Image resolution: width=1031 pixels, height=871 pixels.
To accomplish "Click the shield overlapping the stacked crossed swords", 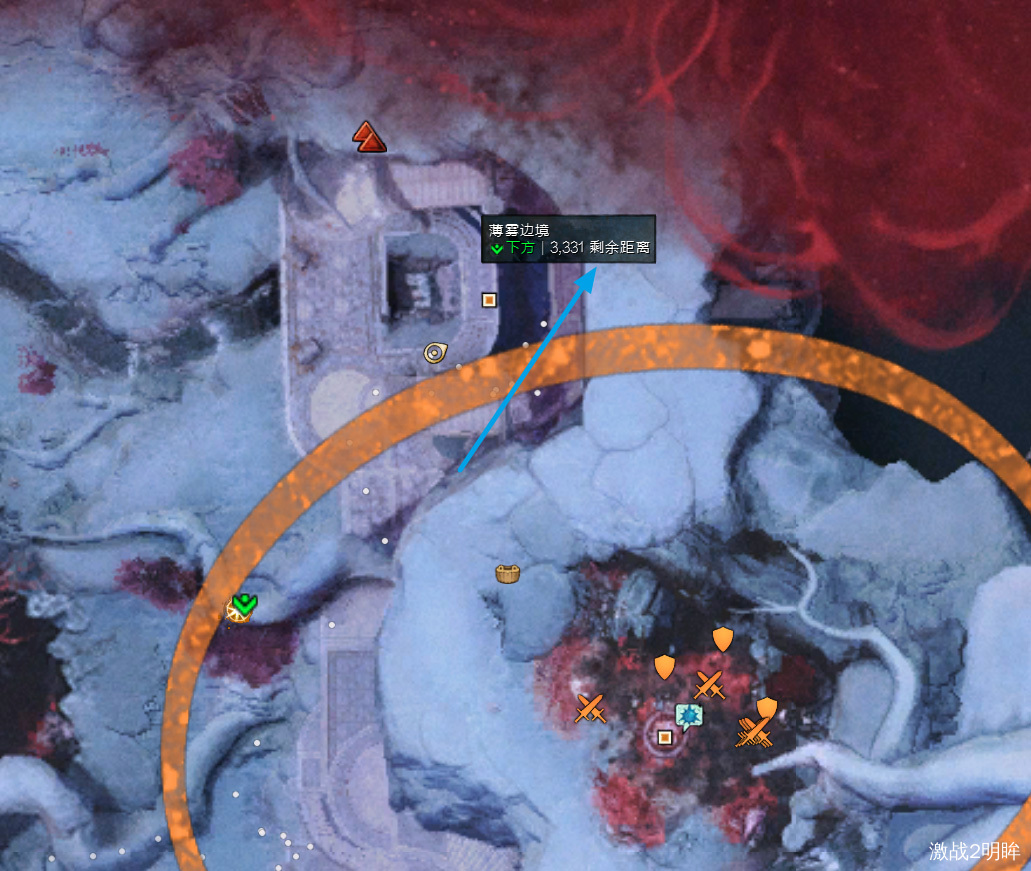I will (766, 709).
